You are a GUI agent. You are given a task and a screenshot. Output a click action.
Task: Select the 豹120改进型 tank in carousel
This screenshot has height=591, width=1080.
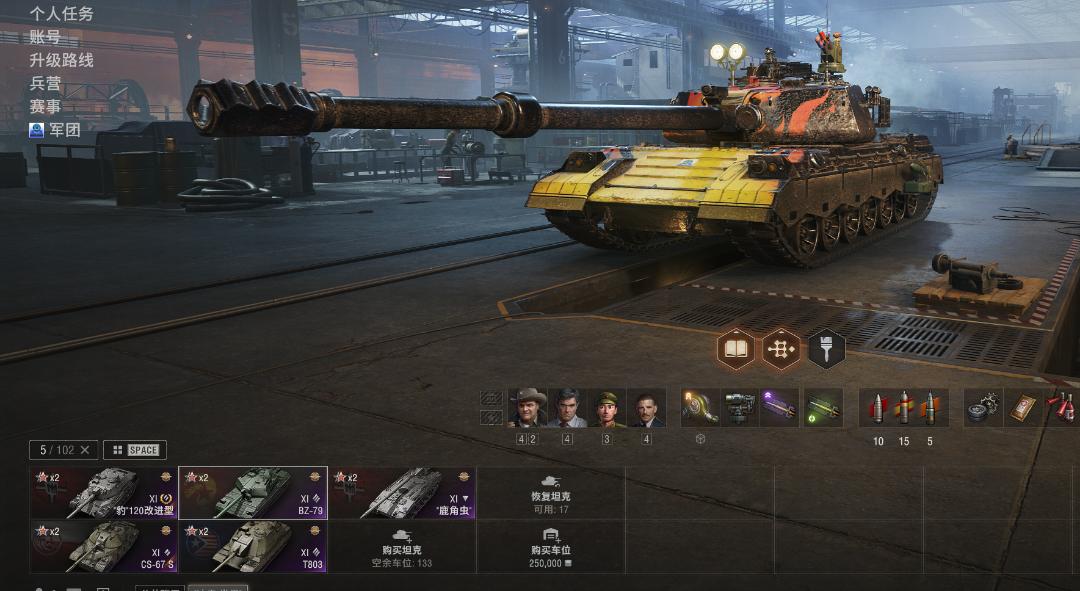(x=104, y=493)
